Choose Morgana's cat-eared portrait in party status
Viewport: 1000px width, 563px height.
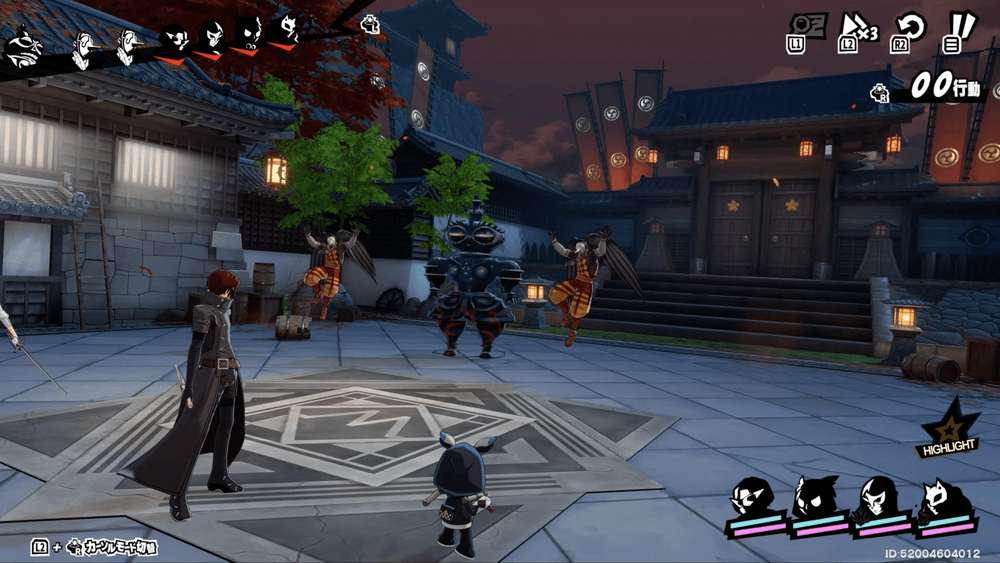pyautogui.click(x=817, y=497)
